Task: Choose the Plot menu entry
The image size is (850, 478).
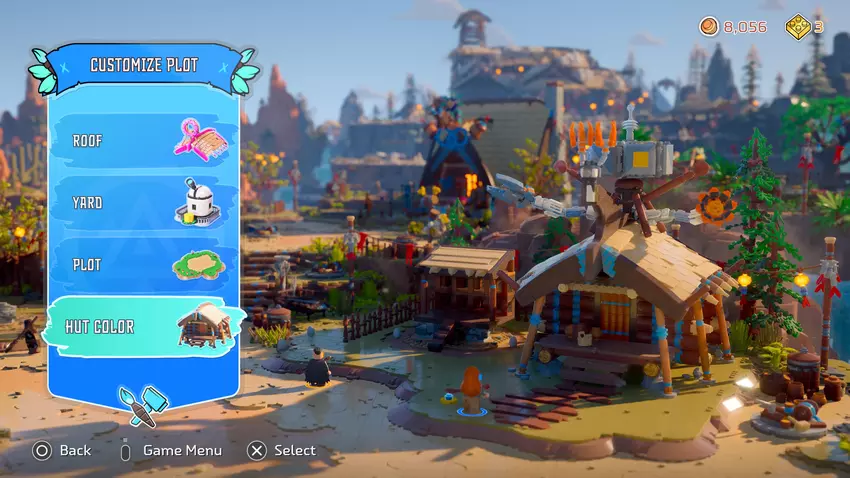Action: [x=143, y=265]
